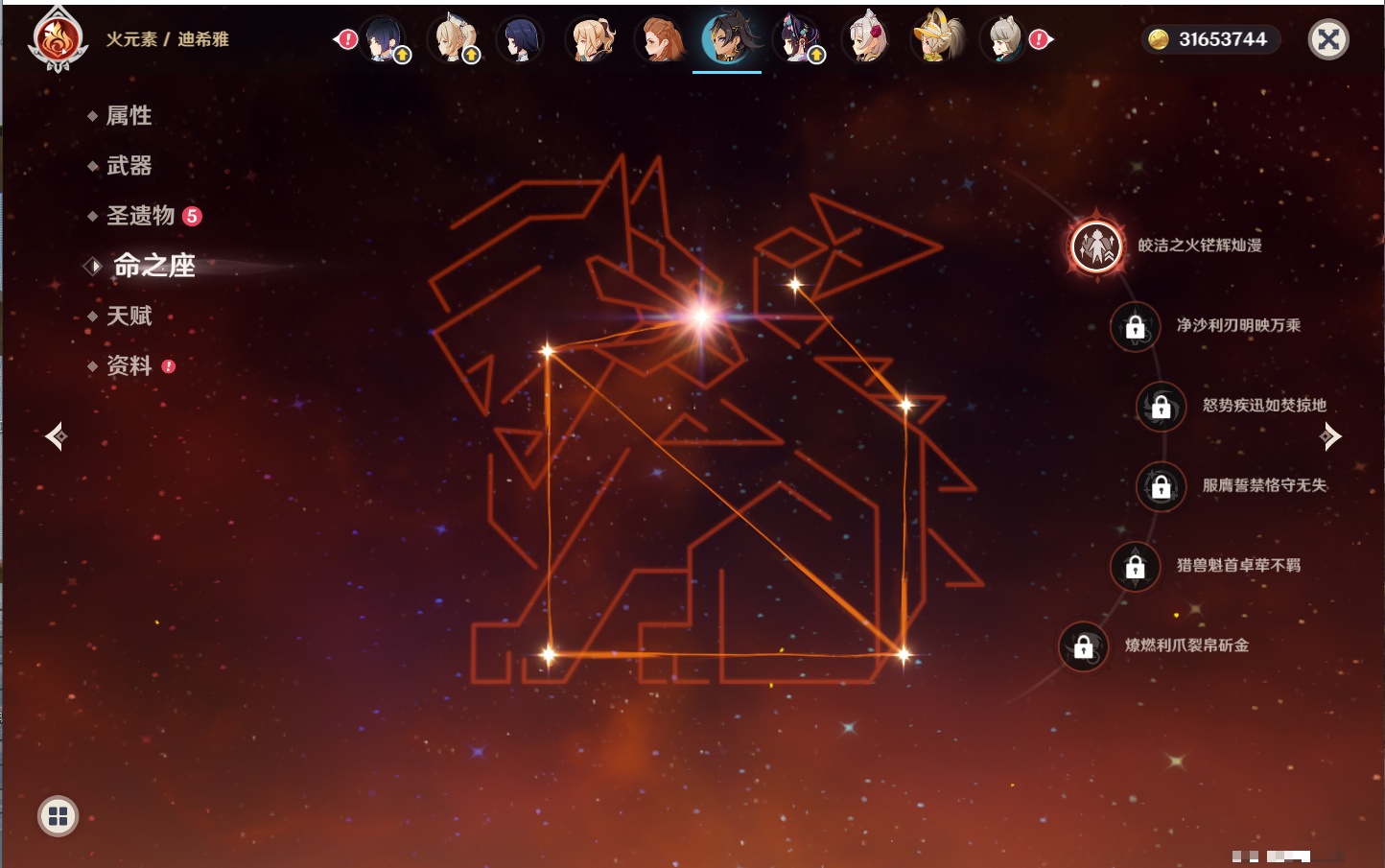Image resolution: width=1385 pixels, height=868 pixels.
Task: Choose the white-haired character with red flower portrait
Action: click(866, 39)
